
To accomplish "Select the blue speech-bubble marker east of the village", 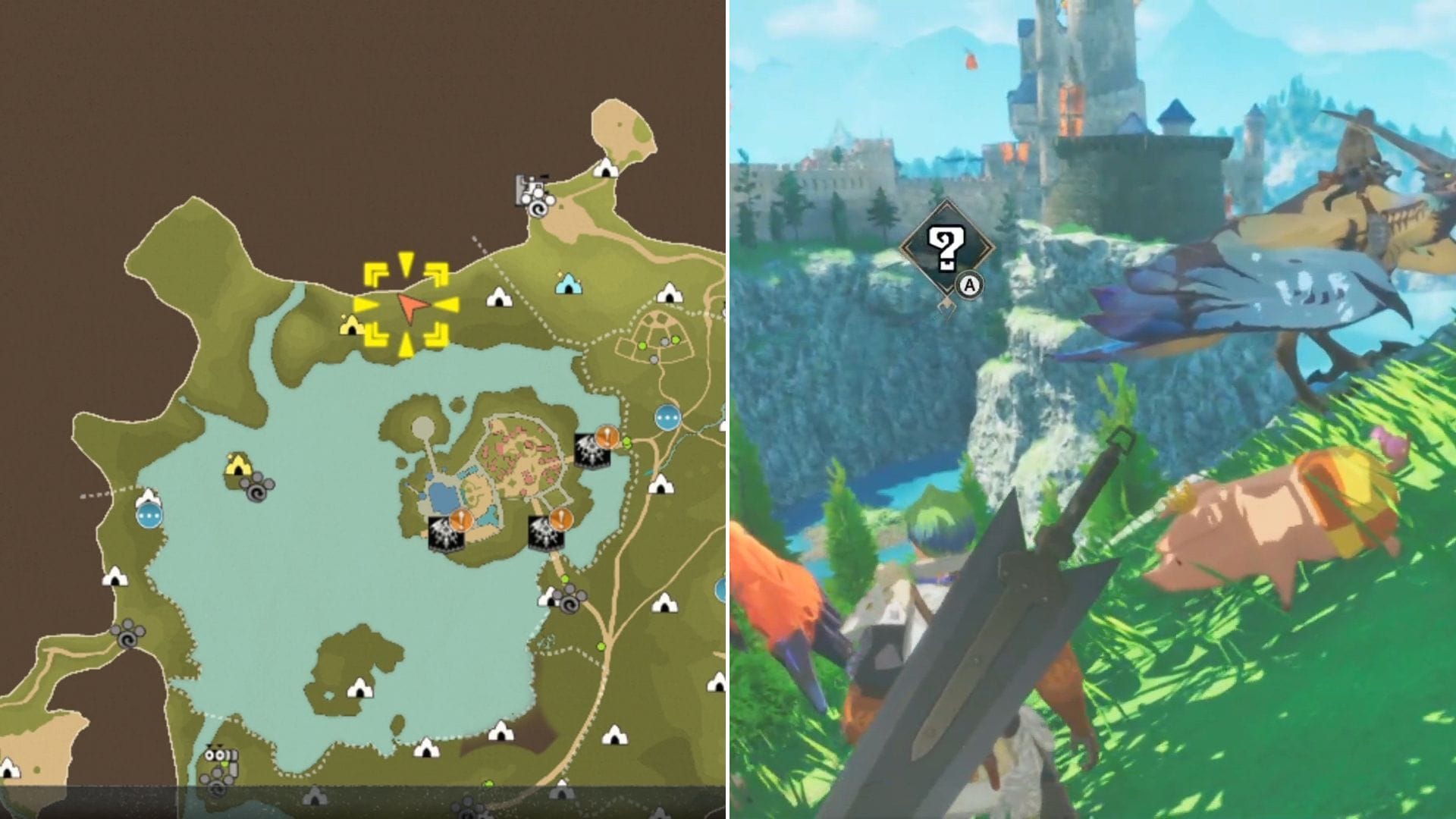I will pos(667,416).
